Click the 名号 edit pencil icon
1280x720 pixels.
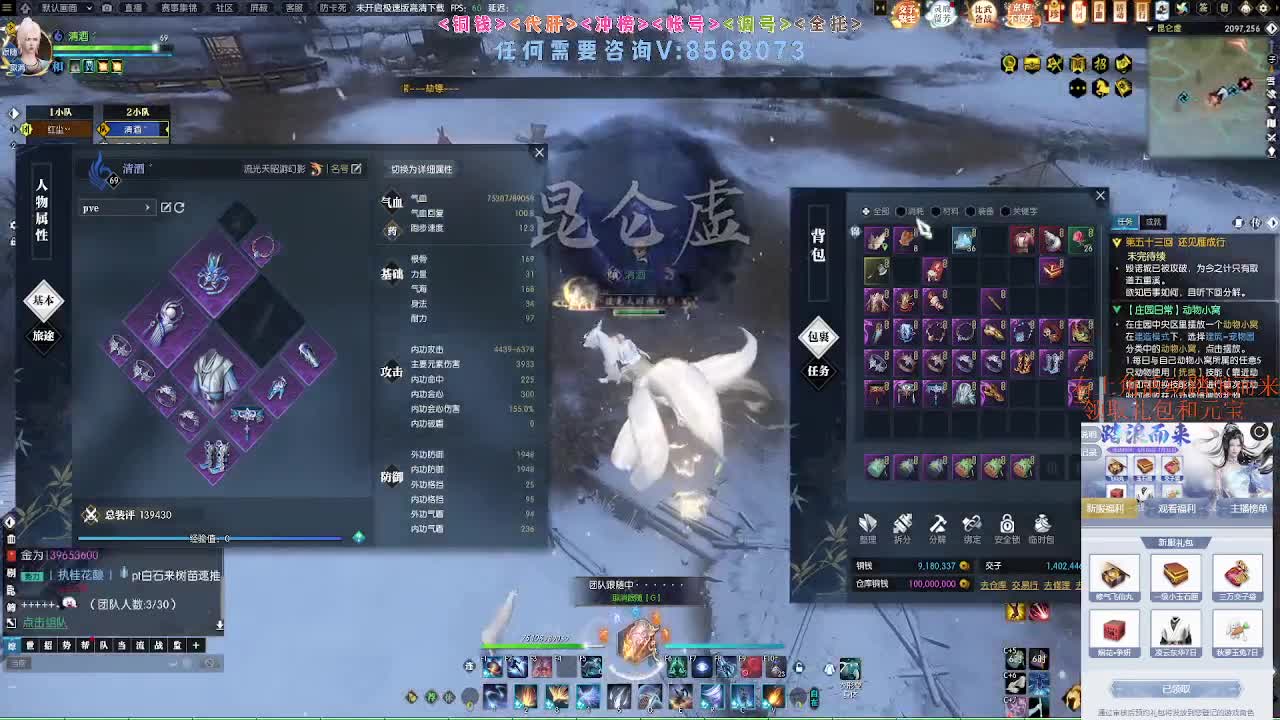point(355,169)
